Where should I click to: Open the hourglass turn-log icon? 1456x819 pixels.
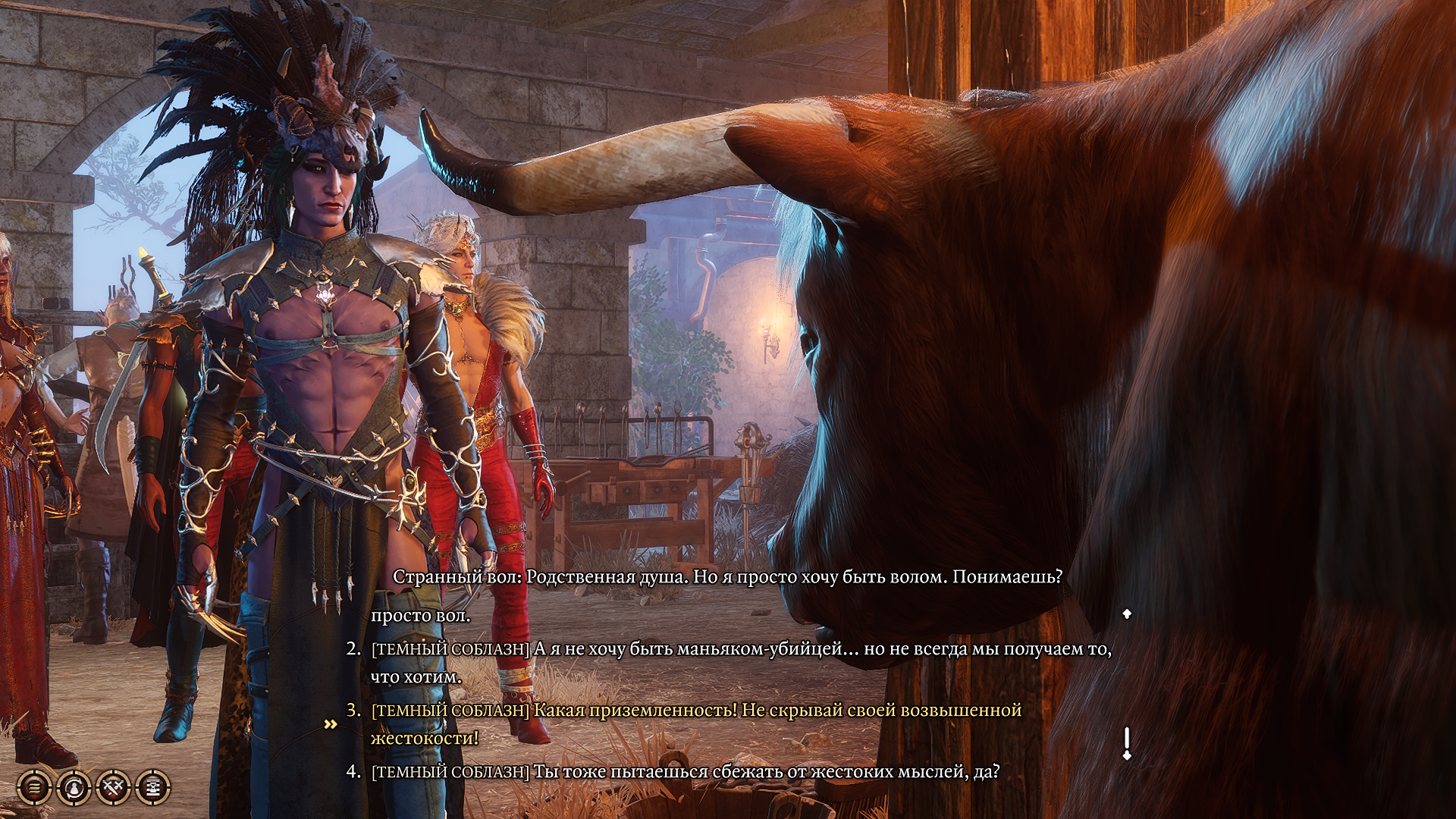(152, 786)
